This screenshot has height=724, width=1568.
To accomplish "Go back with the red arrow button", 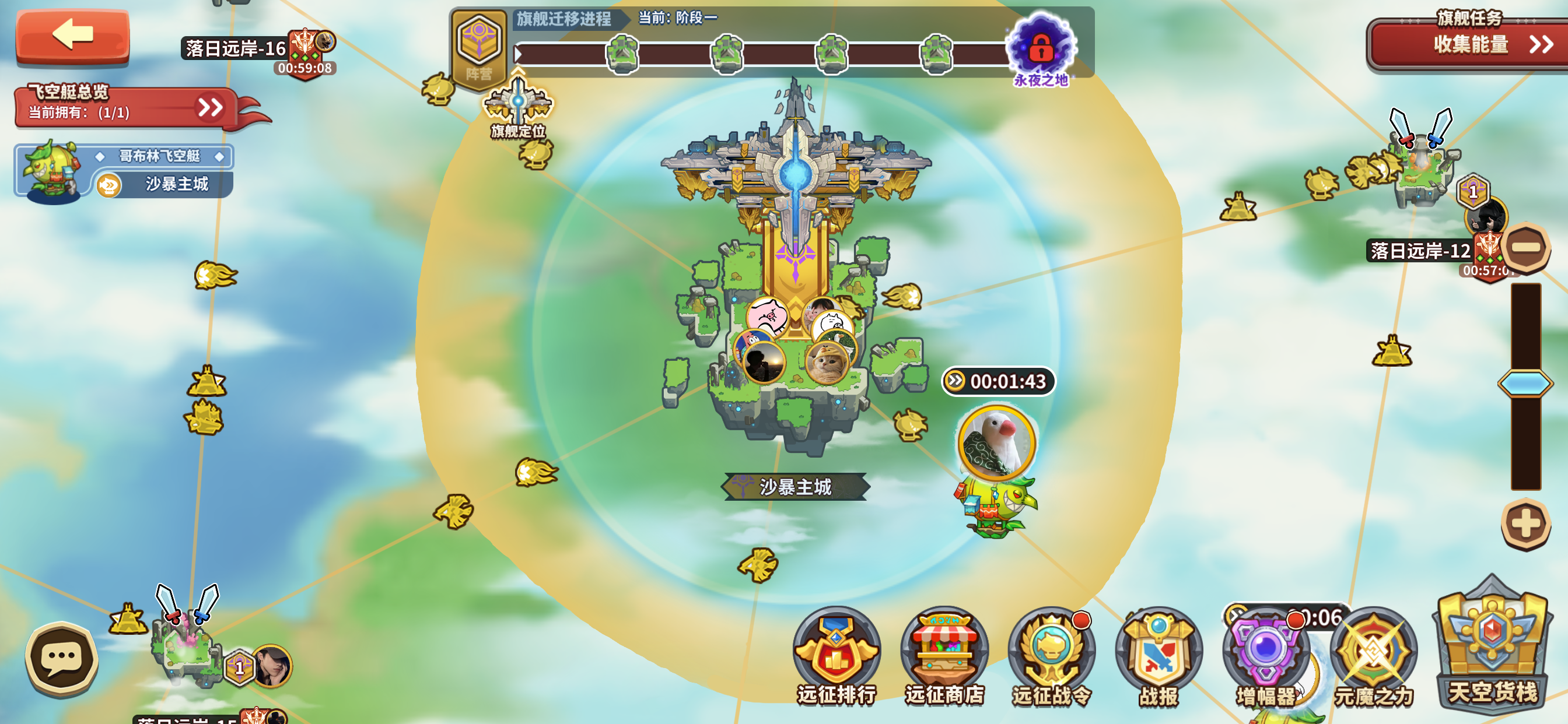I will point(72,34).
